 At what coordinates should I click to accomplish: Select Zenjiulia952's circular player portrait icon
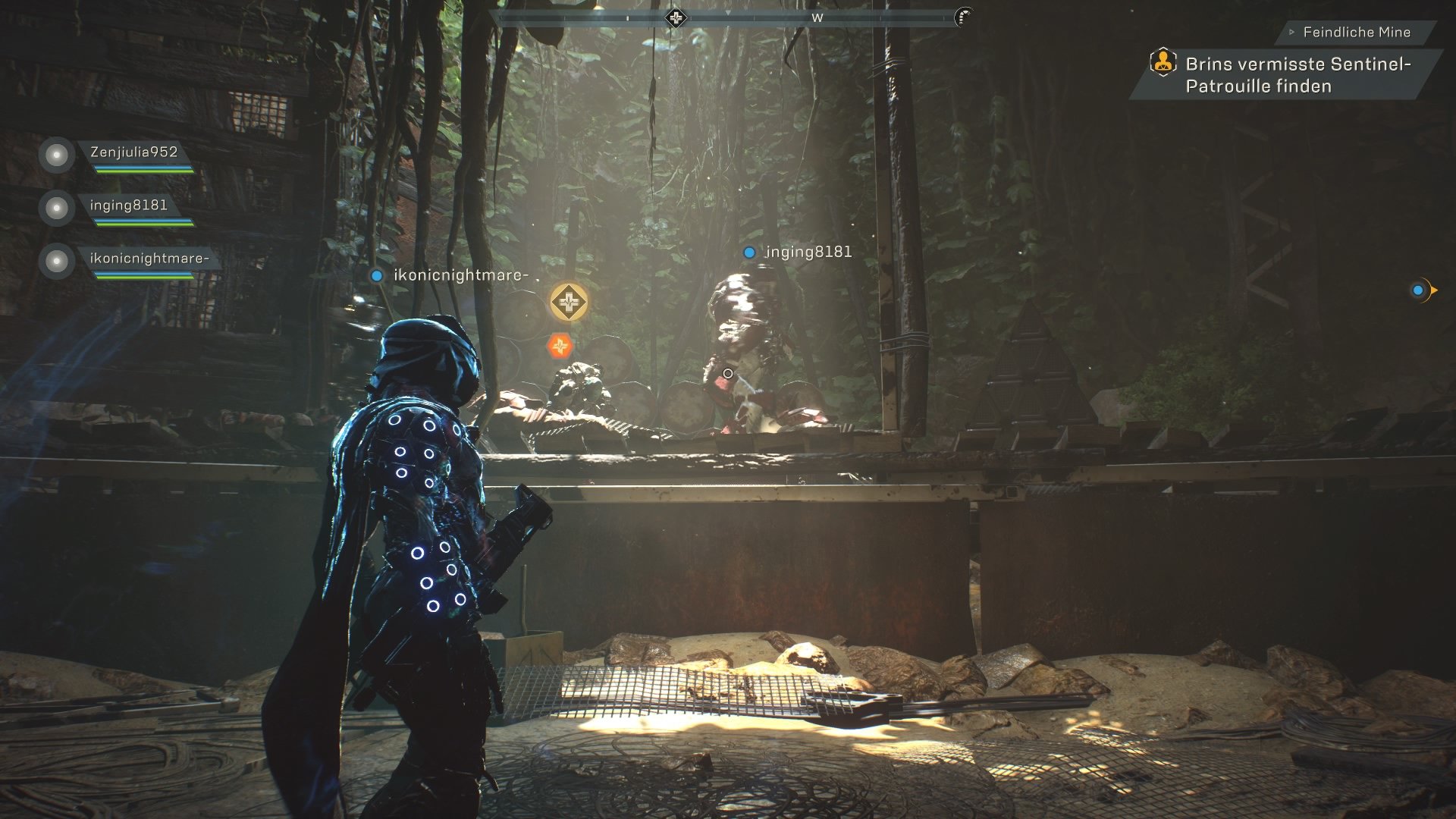tap(55, 155)
